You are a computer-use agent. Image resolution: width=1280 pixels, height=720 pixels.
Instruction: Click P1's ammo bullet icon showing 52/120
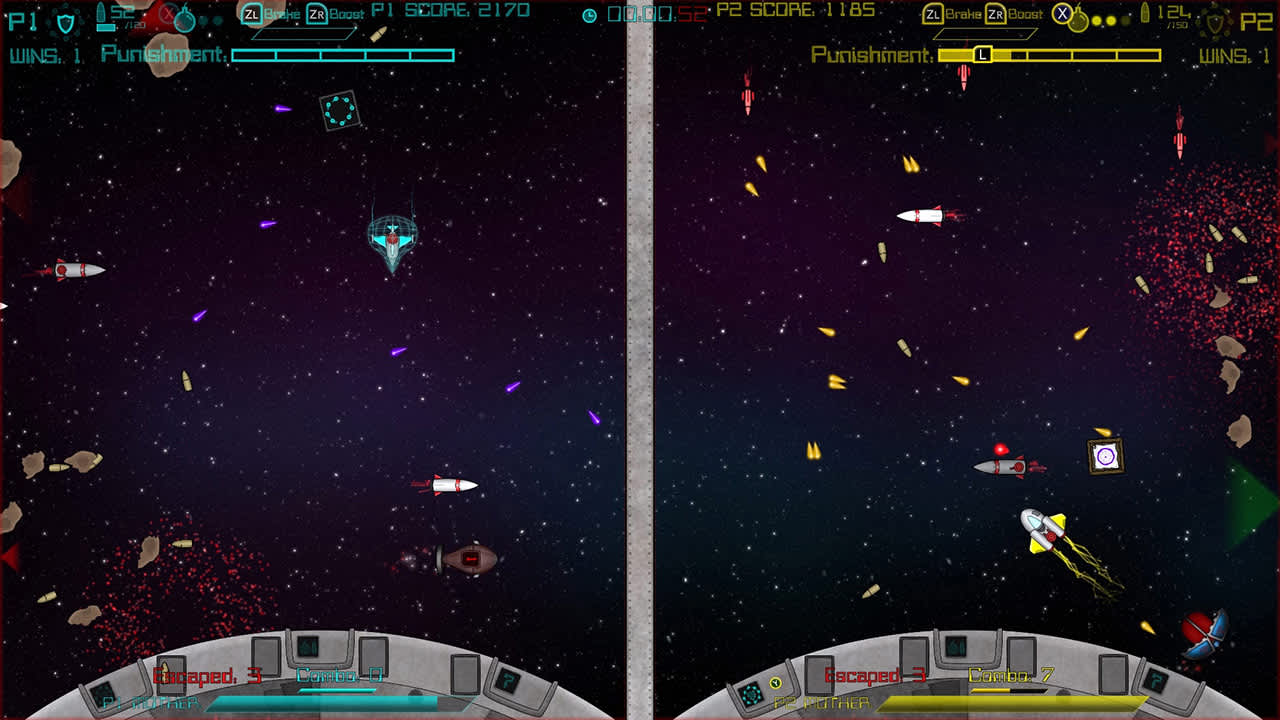[104, 15]
